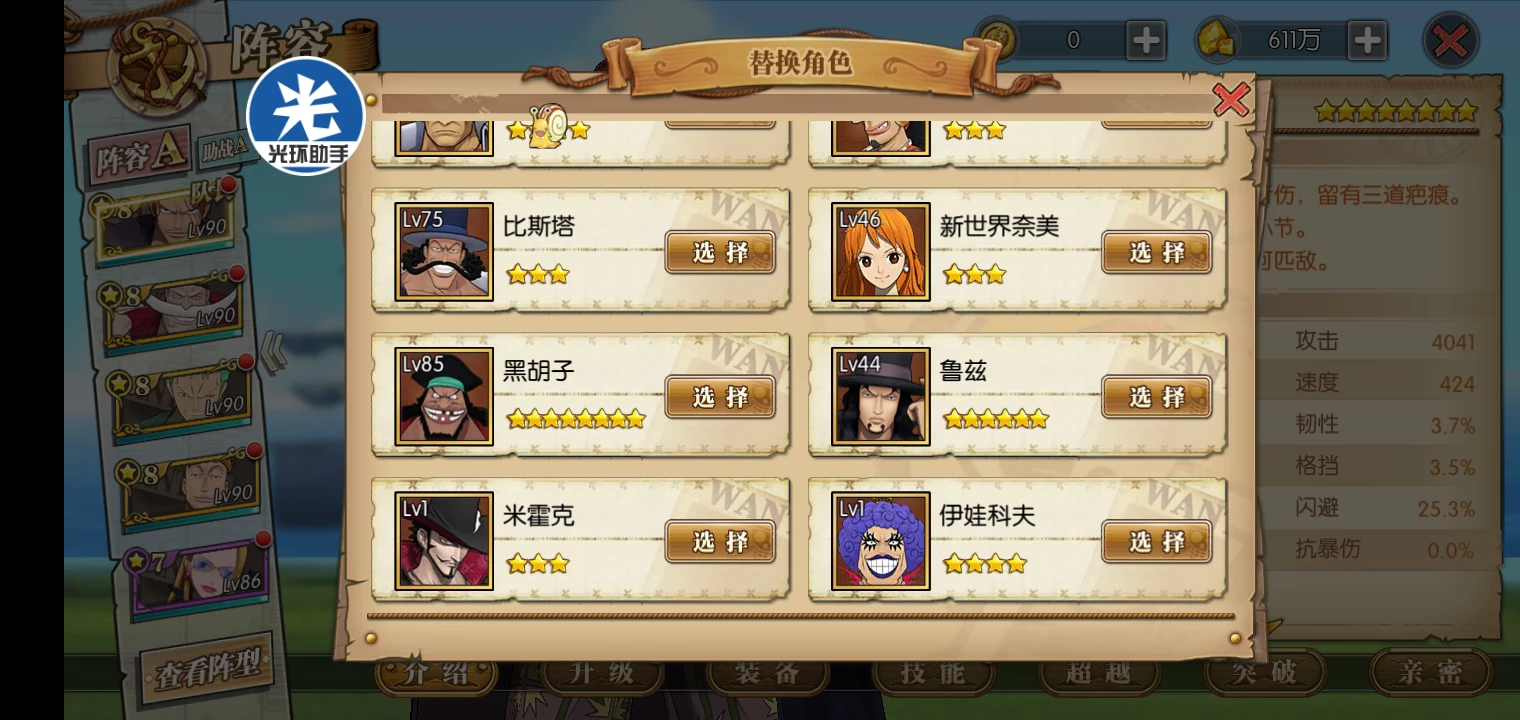1520x720 pixels.
Task: View 黑胡子's Lv85 portrait
Action: (444, 396)
